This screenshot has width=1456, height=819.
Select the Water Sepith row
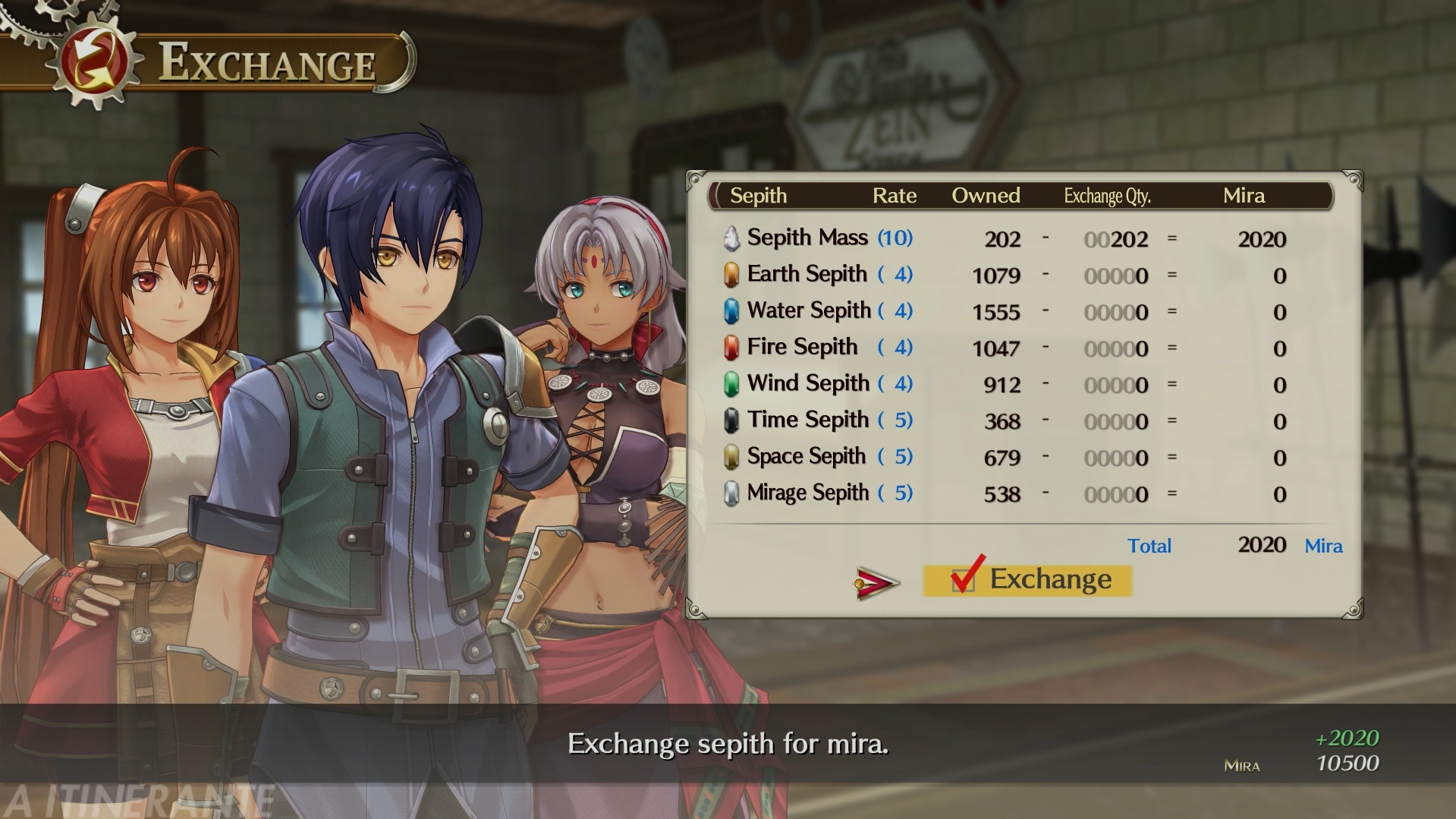[x=808, y=311]
